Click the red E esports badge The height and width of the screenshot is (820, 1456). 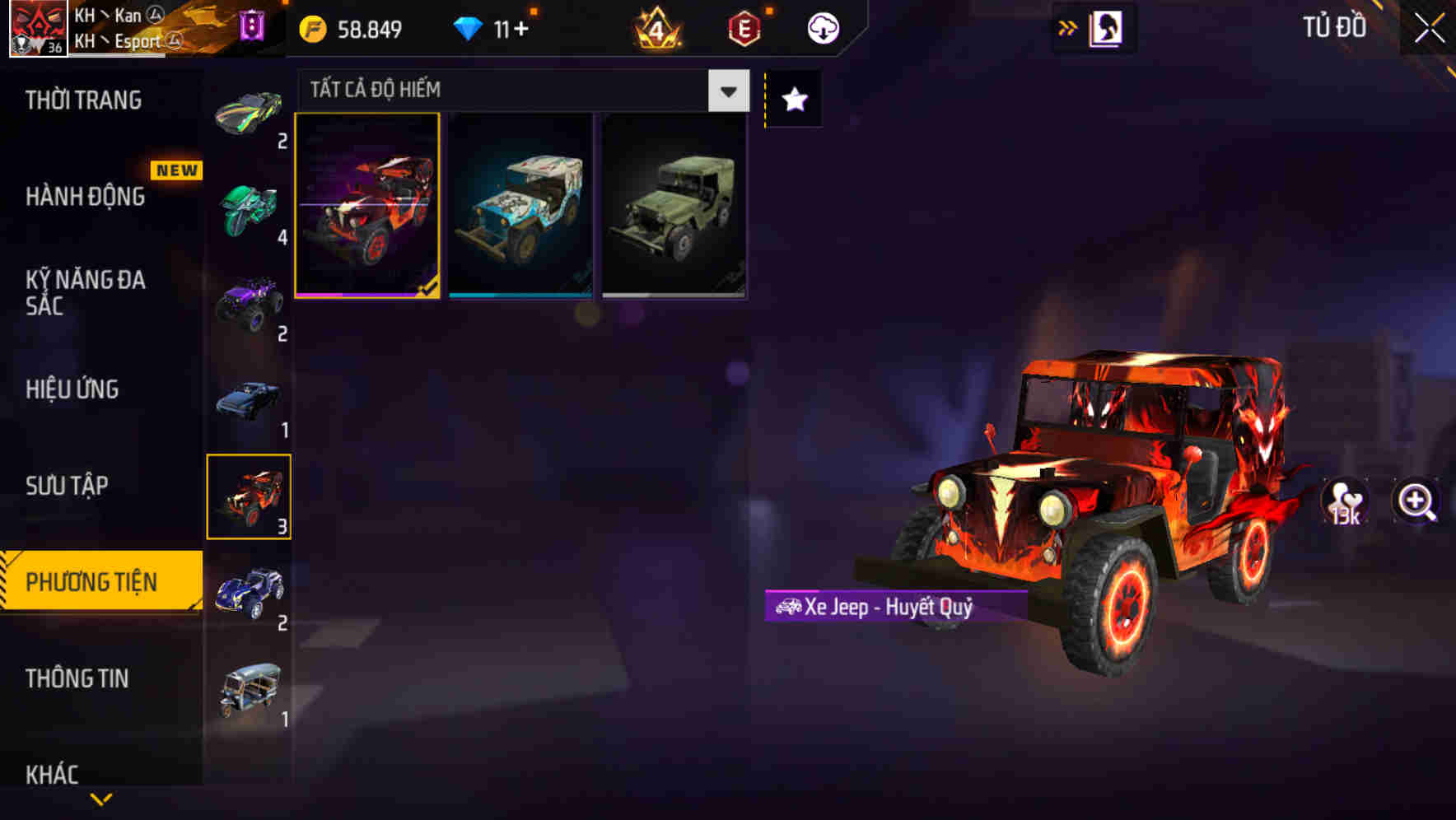click(x=744, y=27)
